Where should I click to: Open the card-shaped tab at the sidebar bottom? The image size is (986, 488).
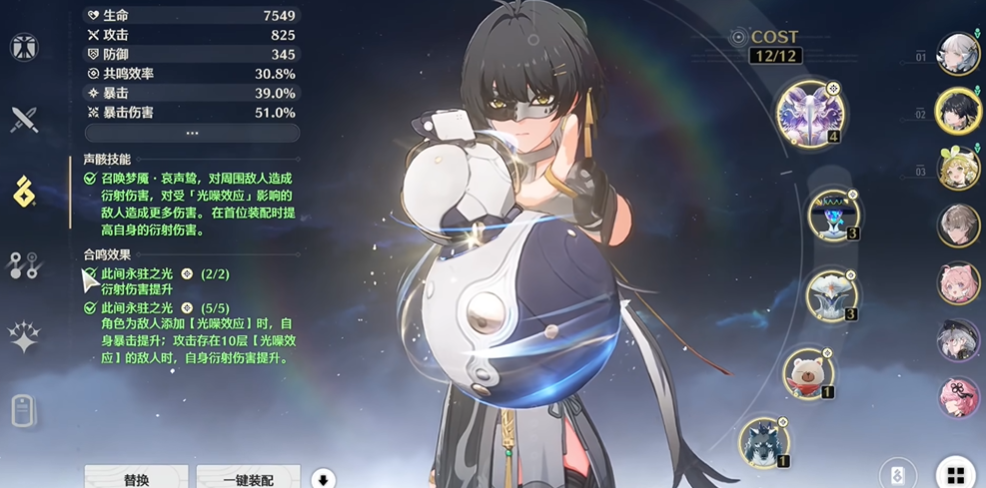coord(24,410)
